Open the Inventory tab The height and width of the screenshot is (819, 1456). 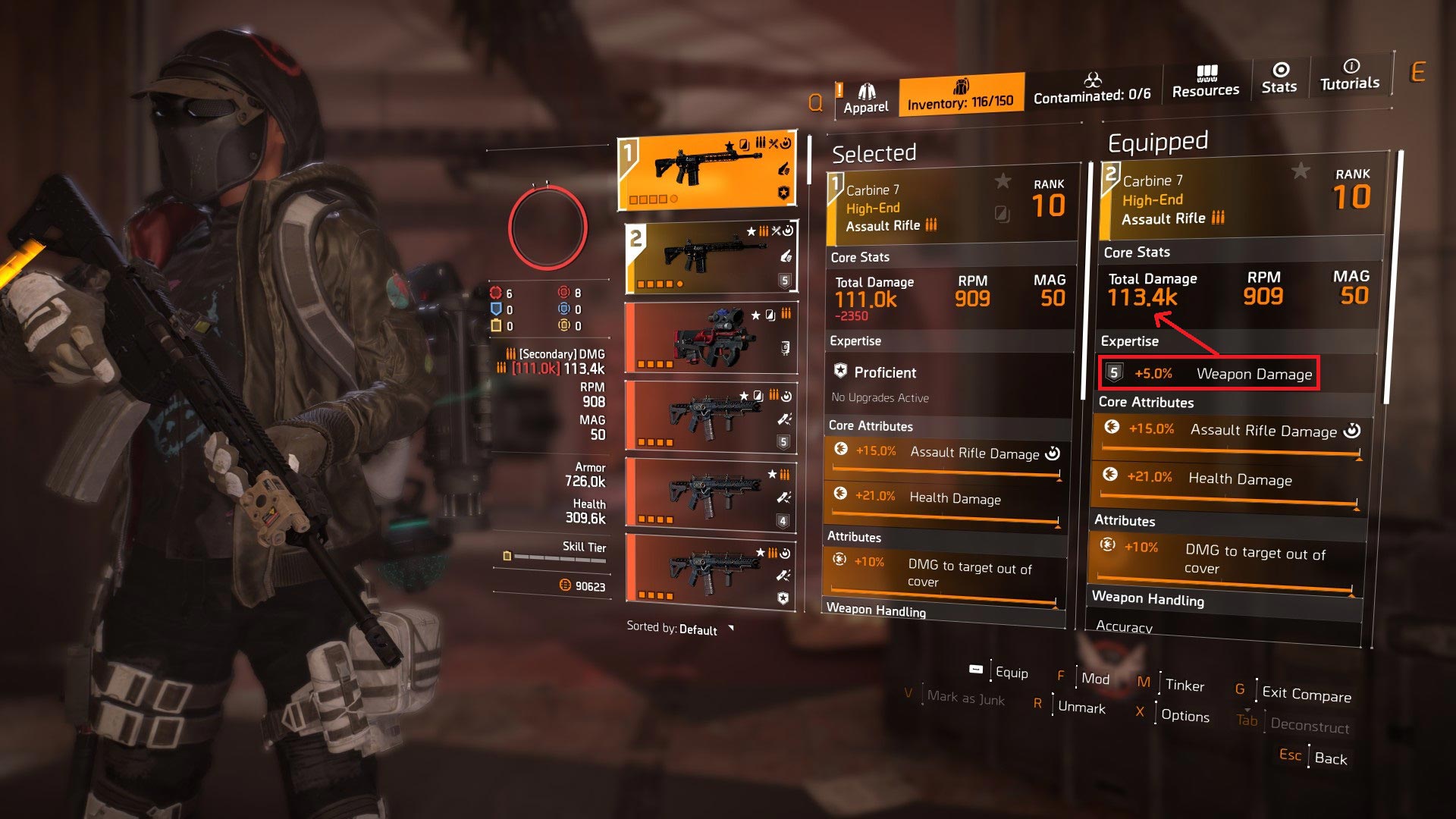tap(960, 95)
